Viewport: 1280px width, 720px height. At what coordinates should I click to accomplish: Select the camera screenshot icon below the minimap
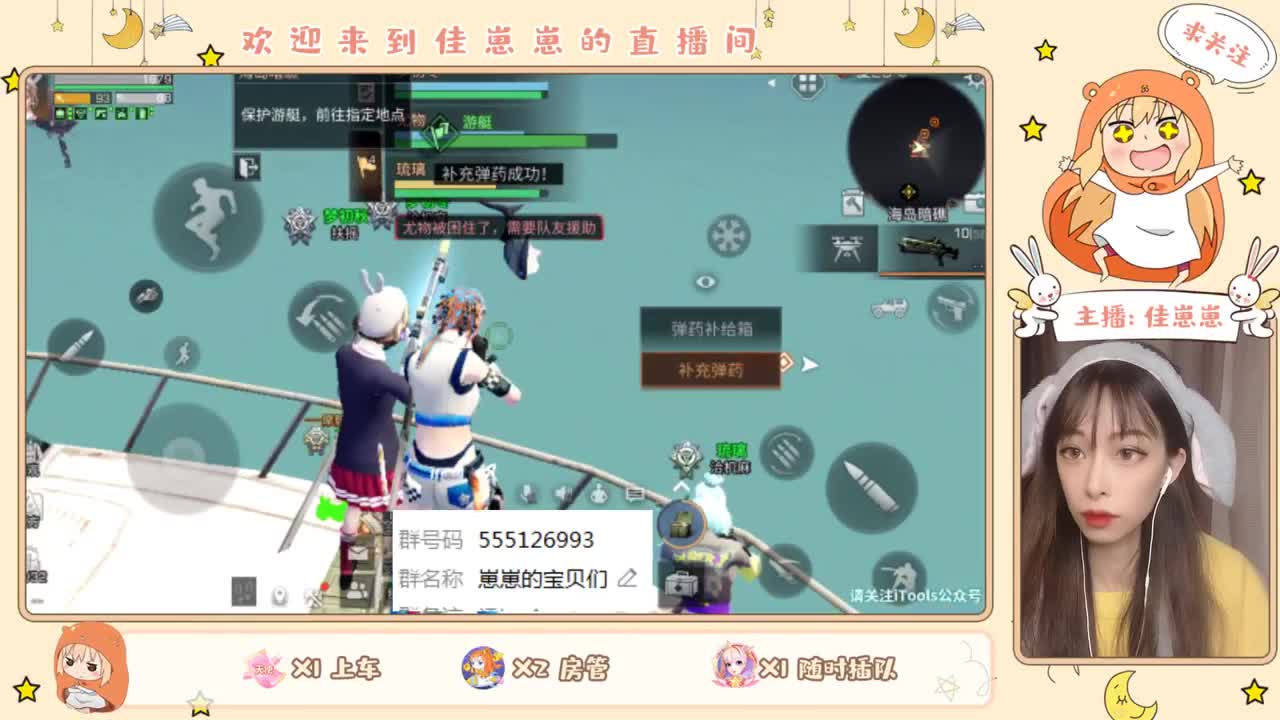coord(973,200)
